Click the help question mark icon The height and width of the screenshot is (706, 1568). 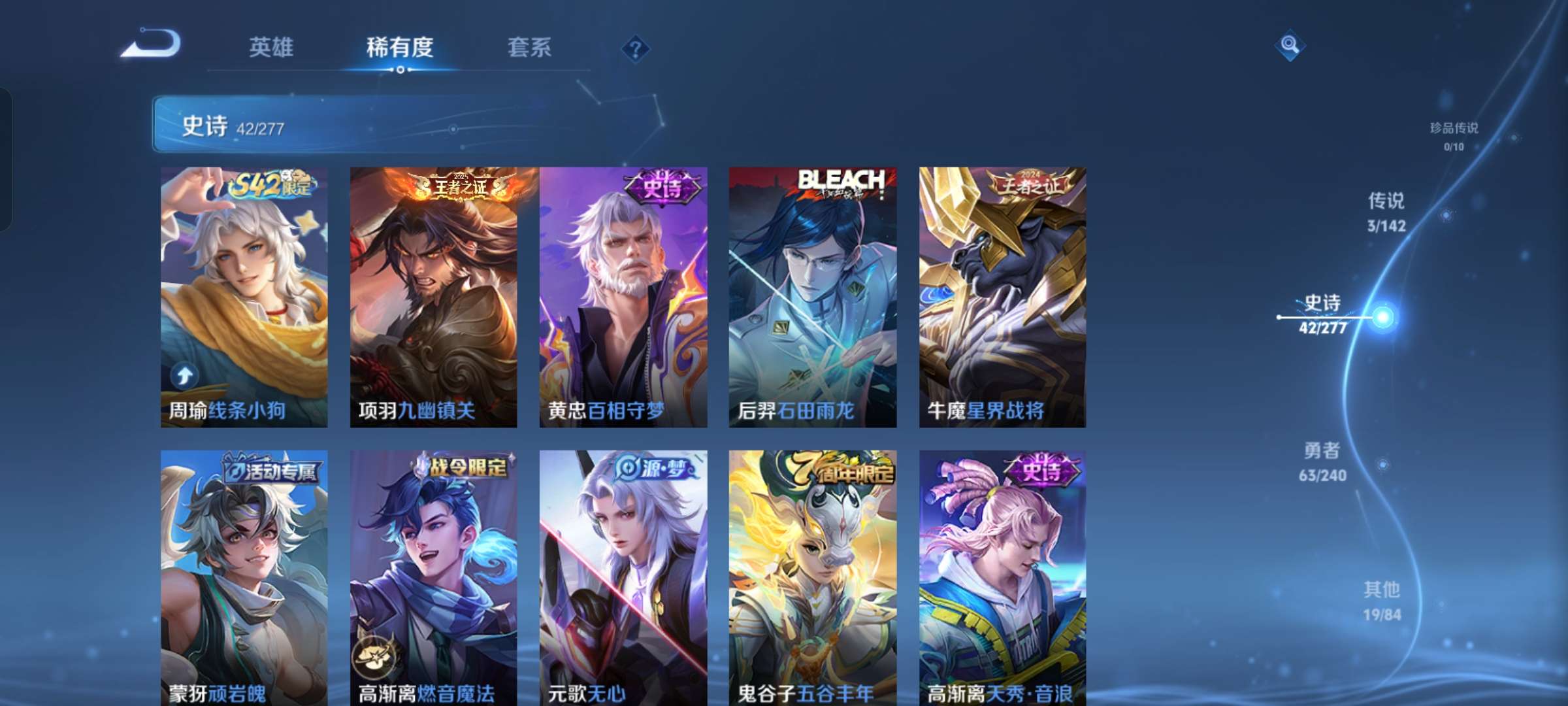pyautogui.click(x=637, y=46)
